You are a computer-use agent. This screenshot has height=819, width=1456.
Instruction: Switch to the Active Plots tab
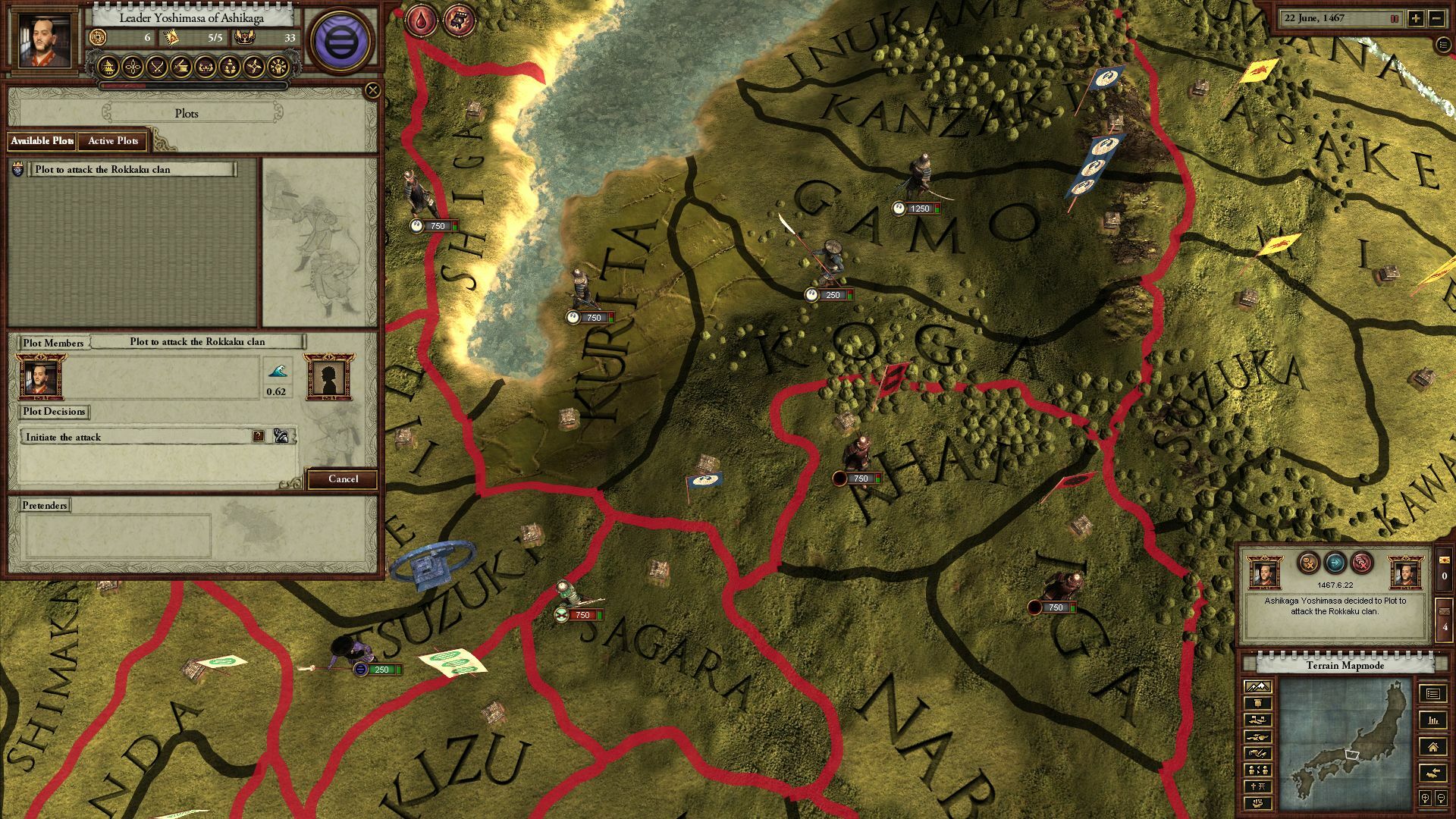(113, 141)
